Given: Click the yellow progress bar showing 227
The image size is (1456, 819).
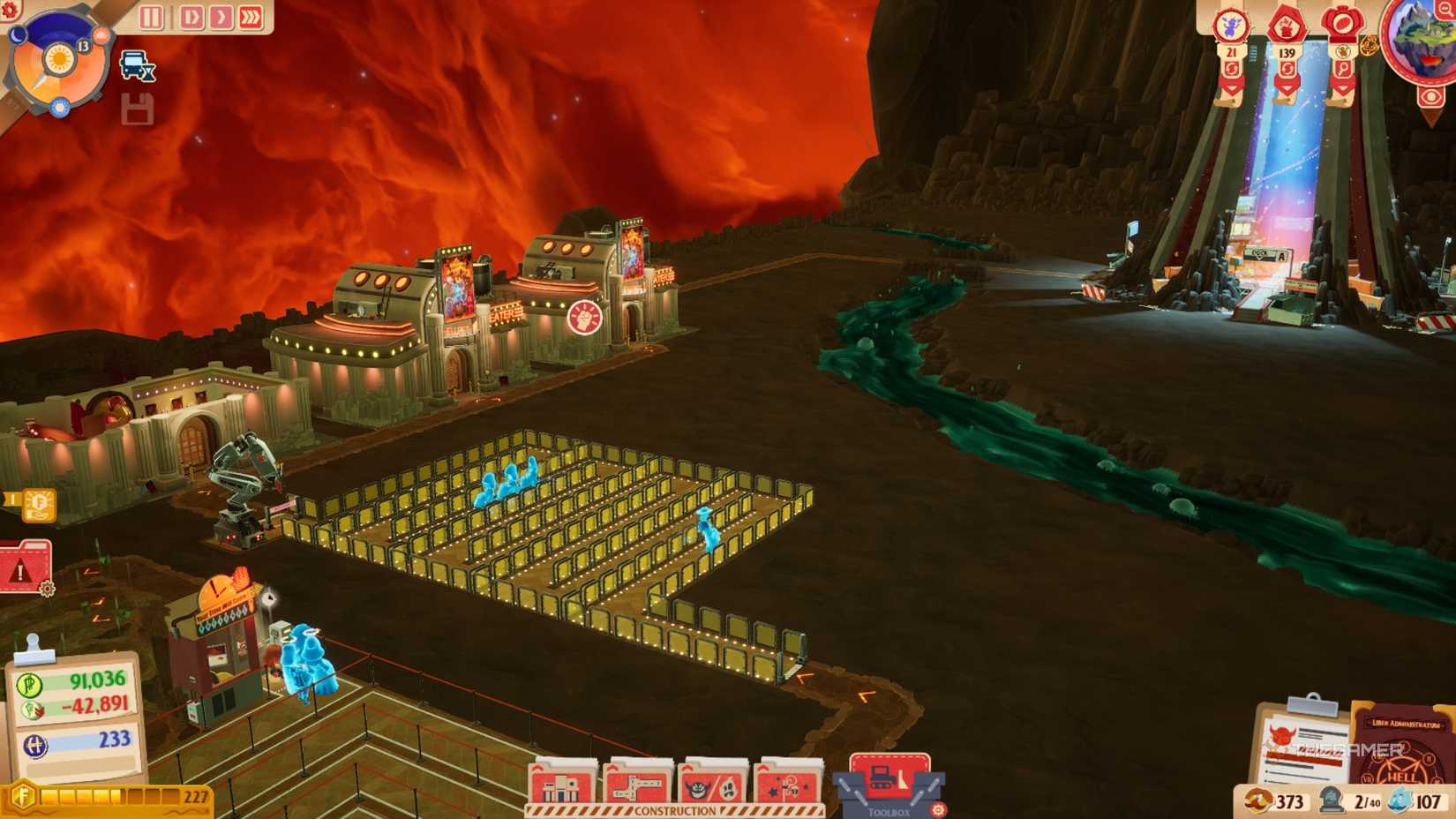Looking at the screenshot, I should (x=106, y=794).
